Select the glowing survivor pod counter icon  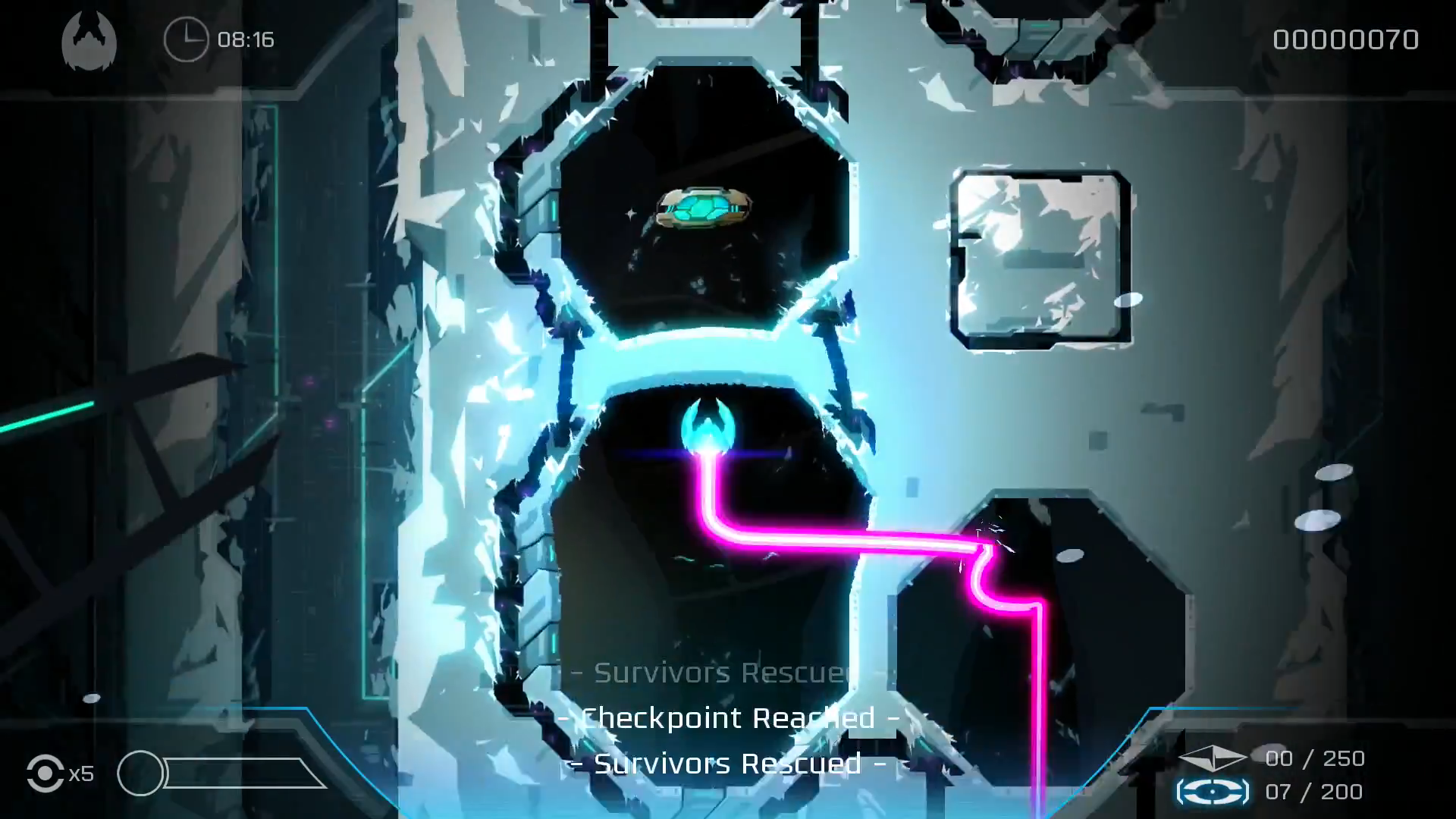(1214, 791)
